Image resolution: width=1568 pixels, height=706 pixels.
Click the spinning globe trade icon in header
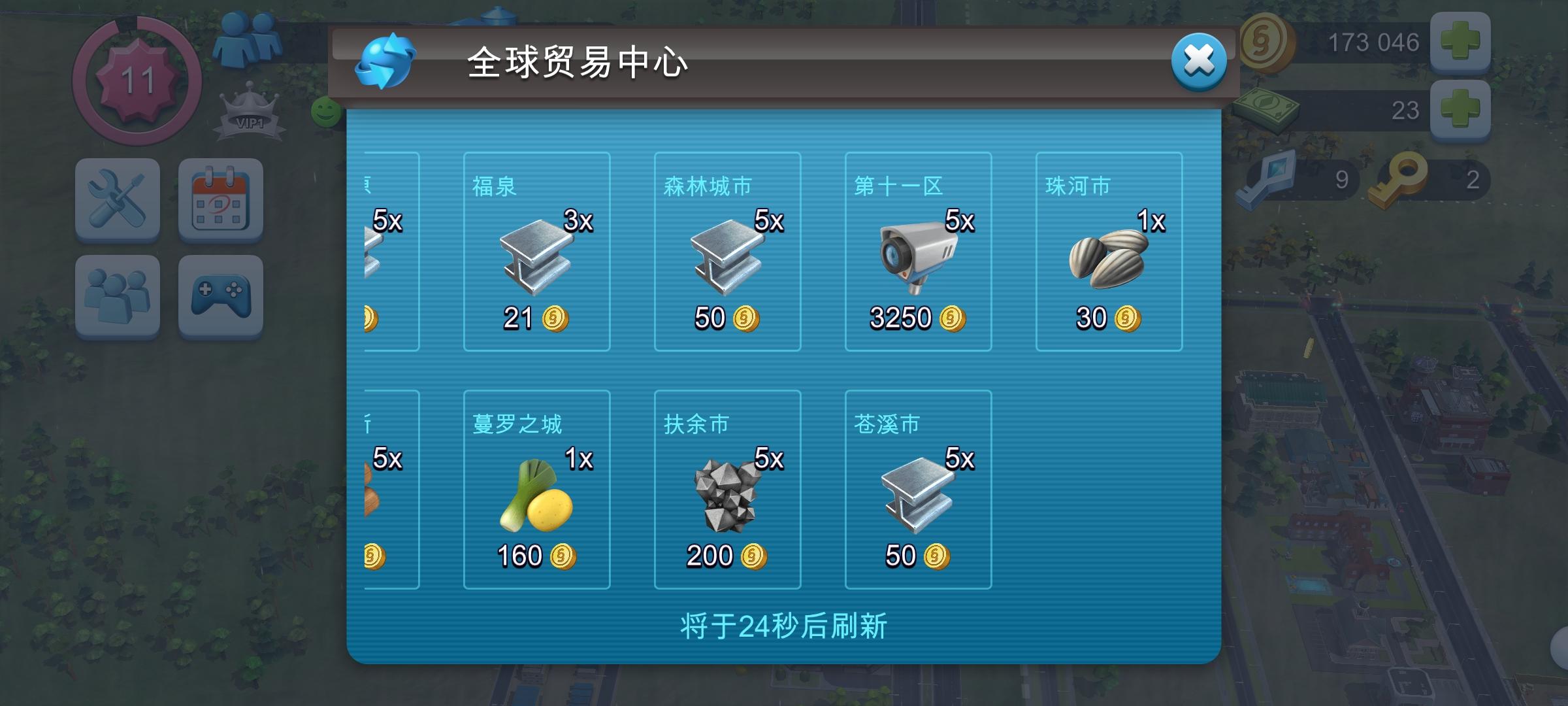coord(387,61)
